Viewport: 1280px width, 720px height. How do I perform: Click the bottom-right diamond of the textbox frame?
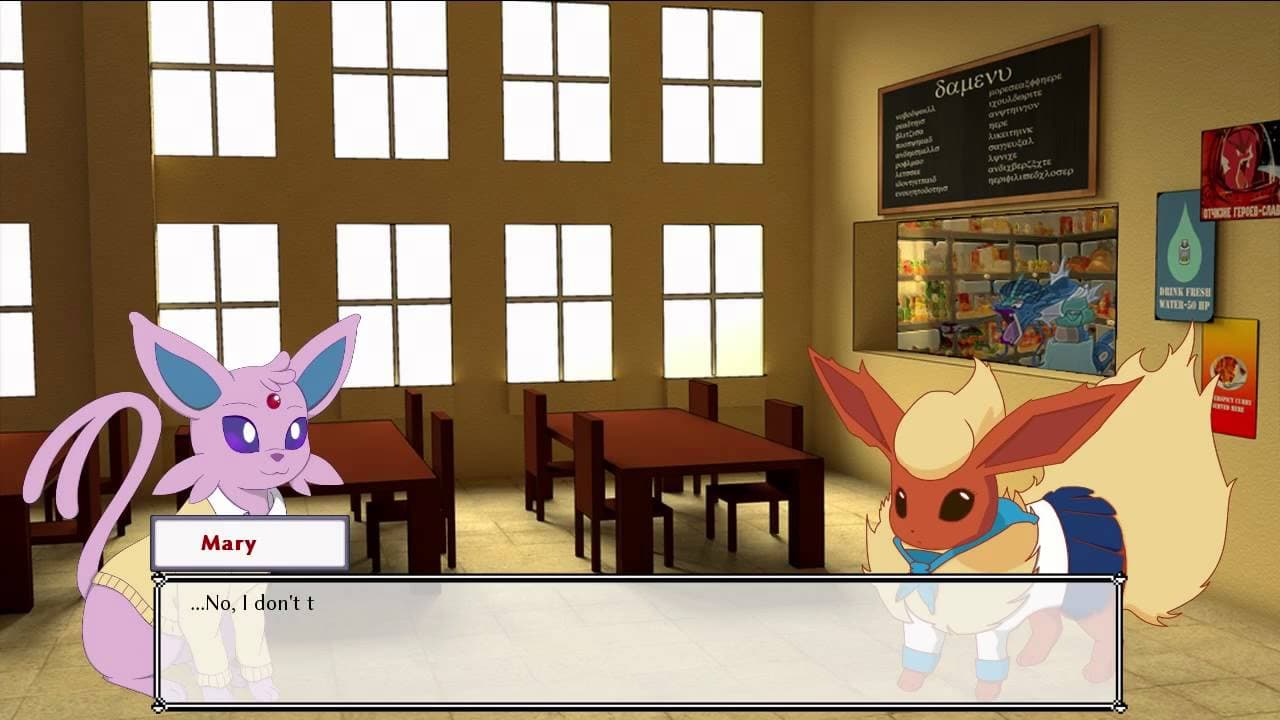[x=1122, y=707]
